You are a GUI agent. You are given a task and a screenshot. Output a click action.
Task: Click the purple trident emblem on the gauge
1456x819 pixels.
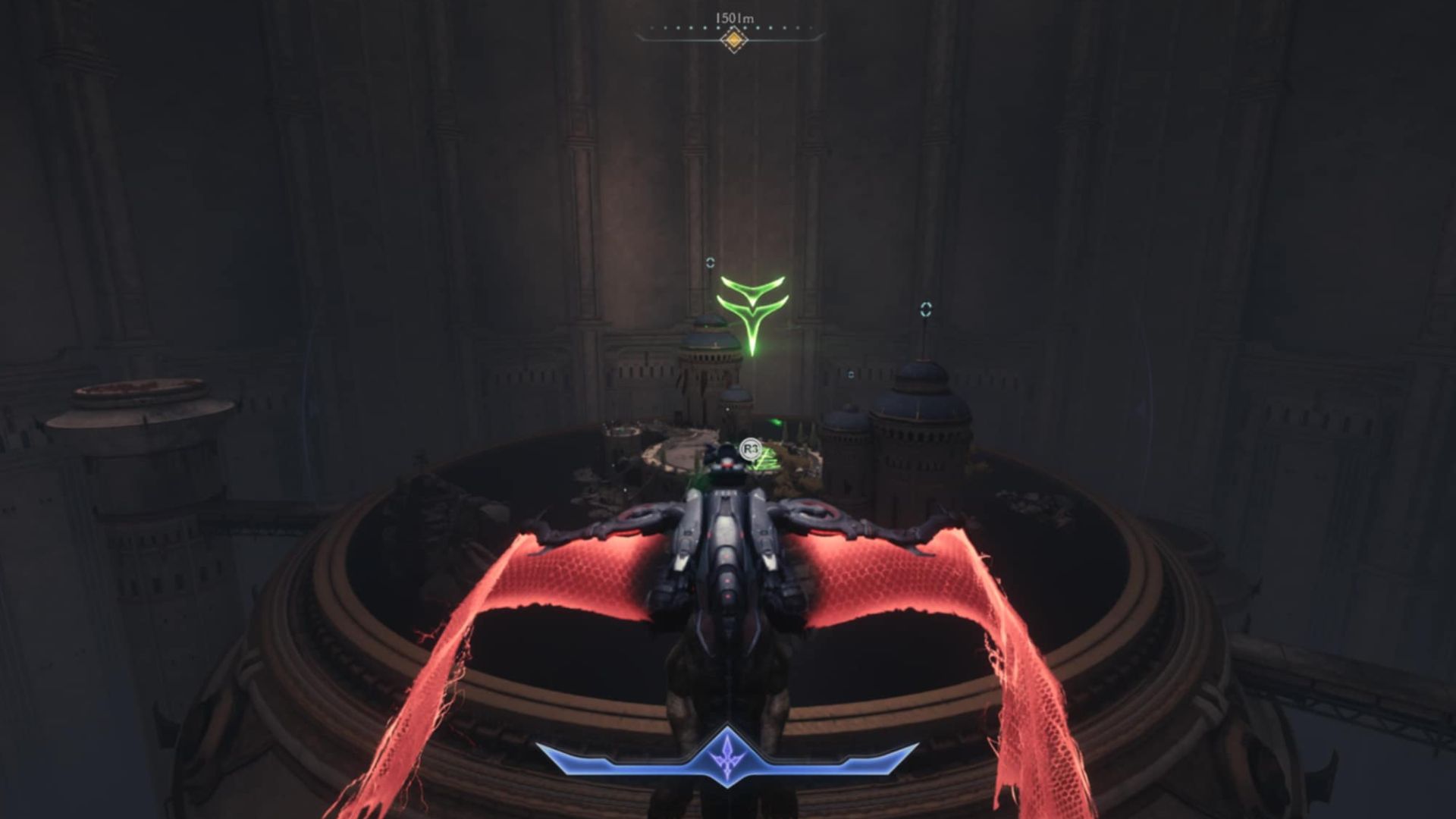pos(726,759)
